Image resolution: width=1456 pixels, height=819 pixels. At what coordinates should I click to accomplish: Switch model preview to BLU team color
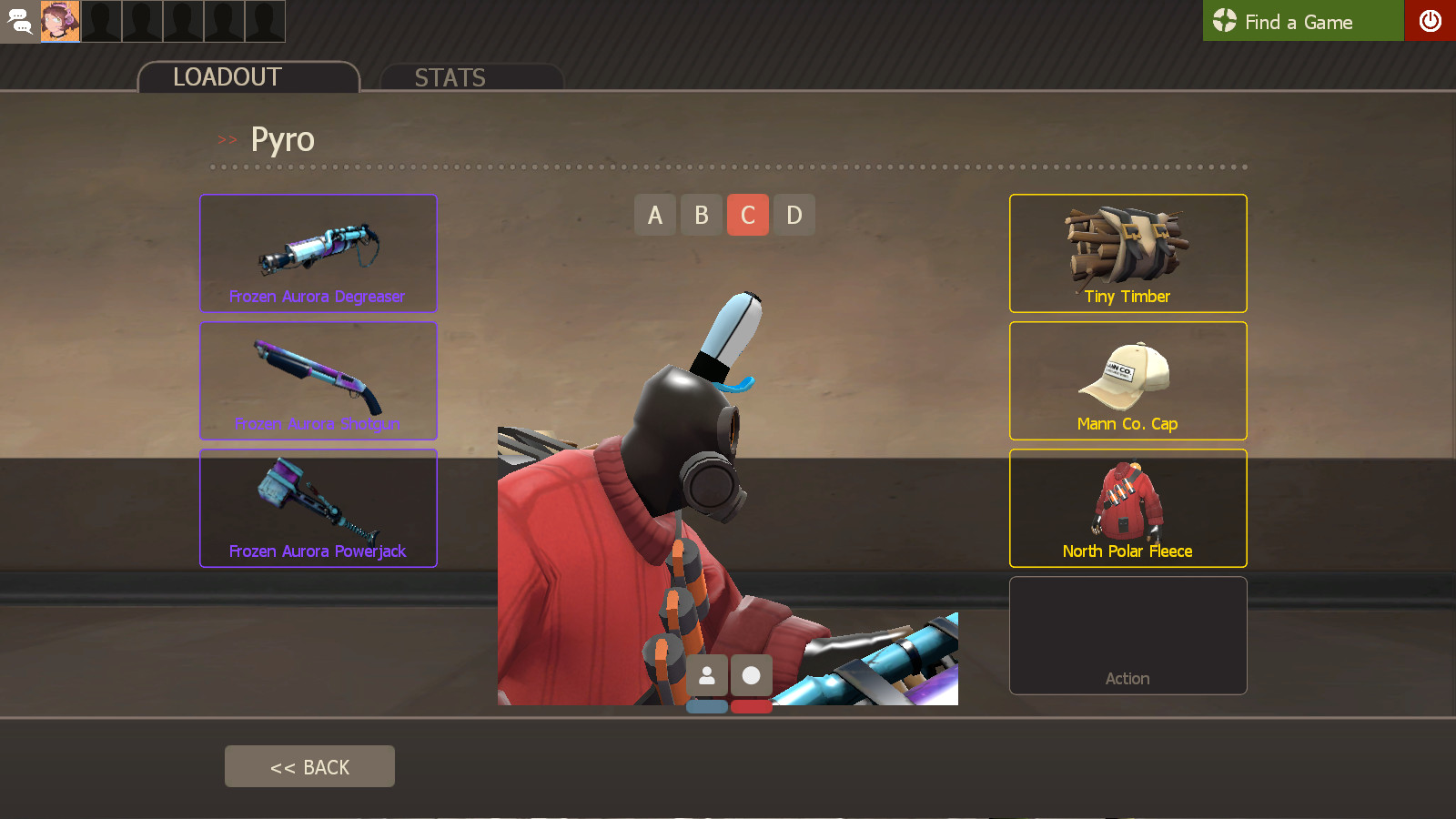[708, 704]
